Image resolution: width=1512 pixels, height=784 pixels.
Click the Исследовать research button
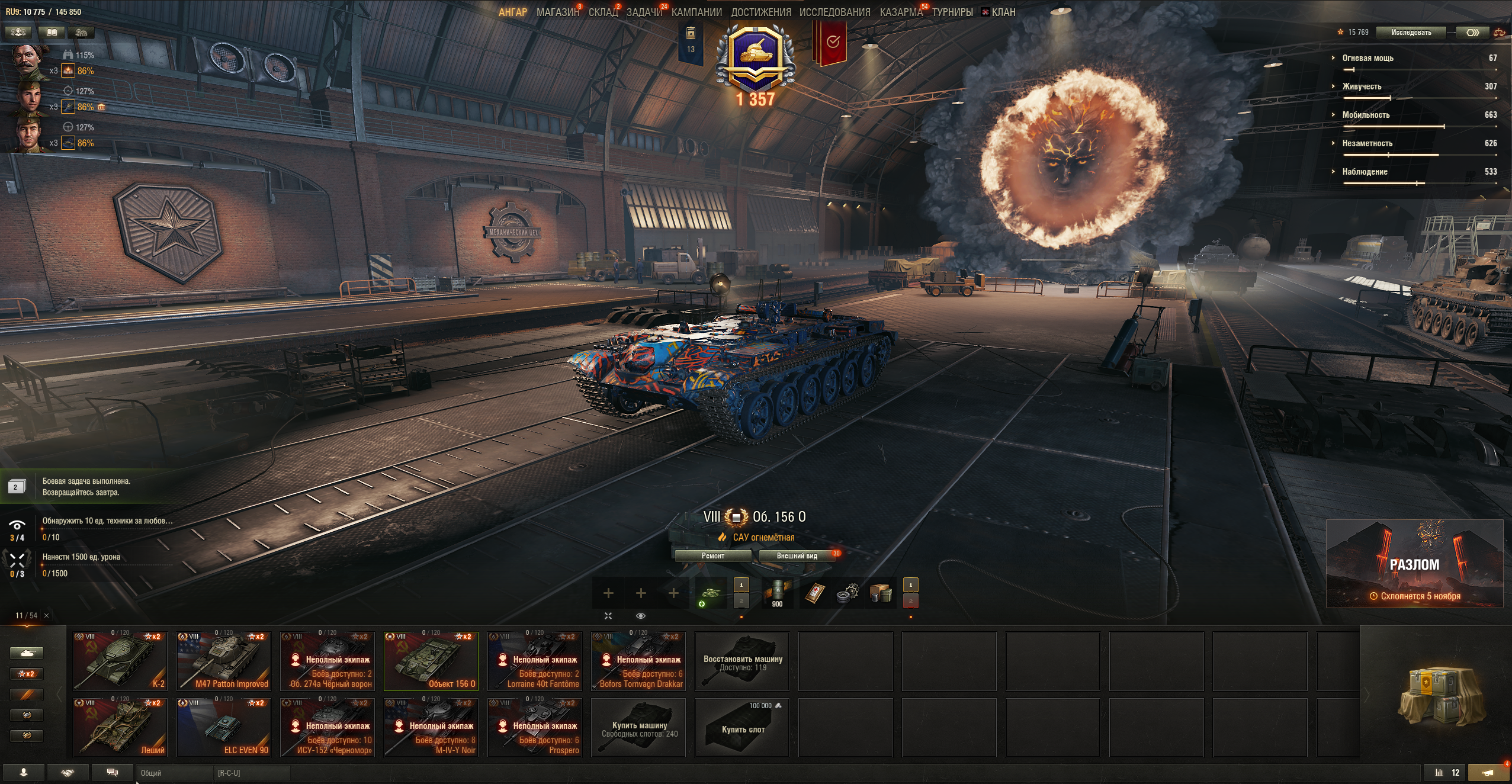(x=1411, y=33)
